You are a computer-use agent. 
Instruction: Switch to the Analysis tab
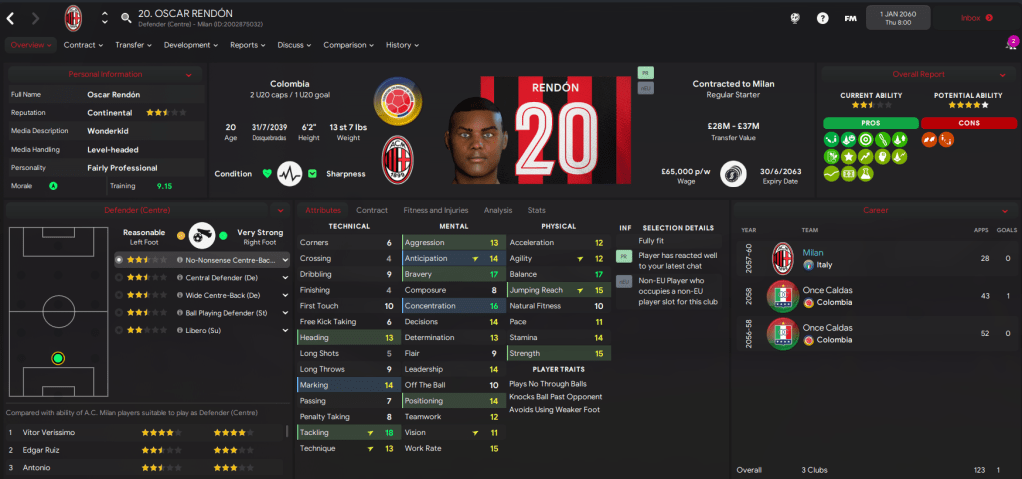(497, 210)
